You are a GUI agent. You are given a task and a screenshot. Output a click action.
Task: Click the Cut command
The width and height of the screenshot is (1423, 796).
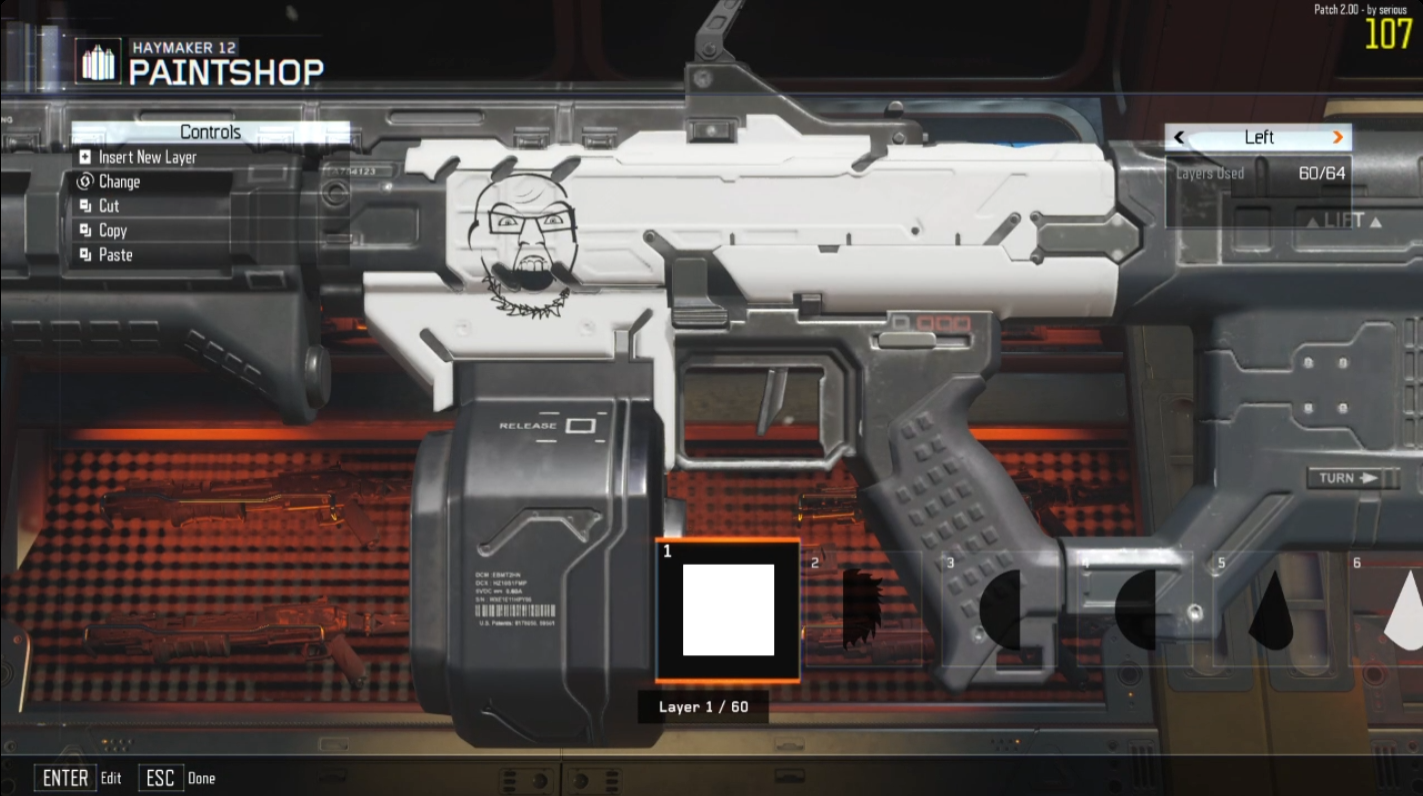coord(108,206)
